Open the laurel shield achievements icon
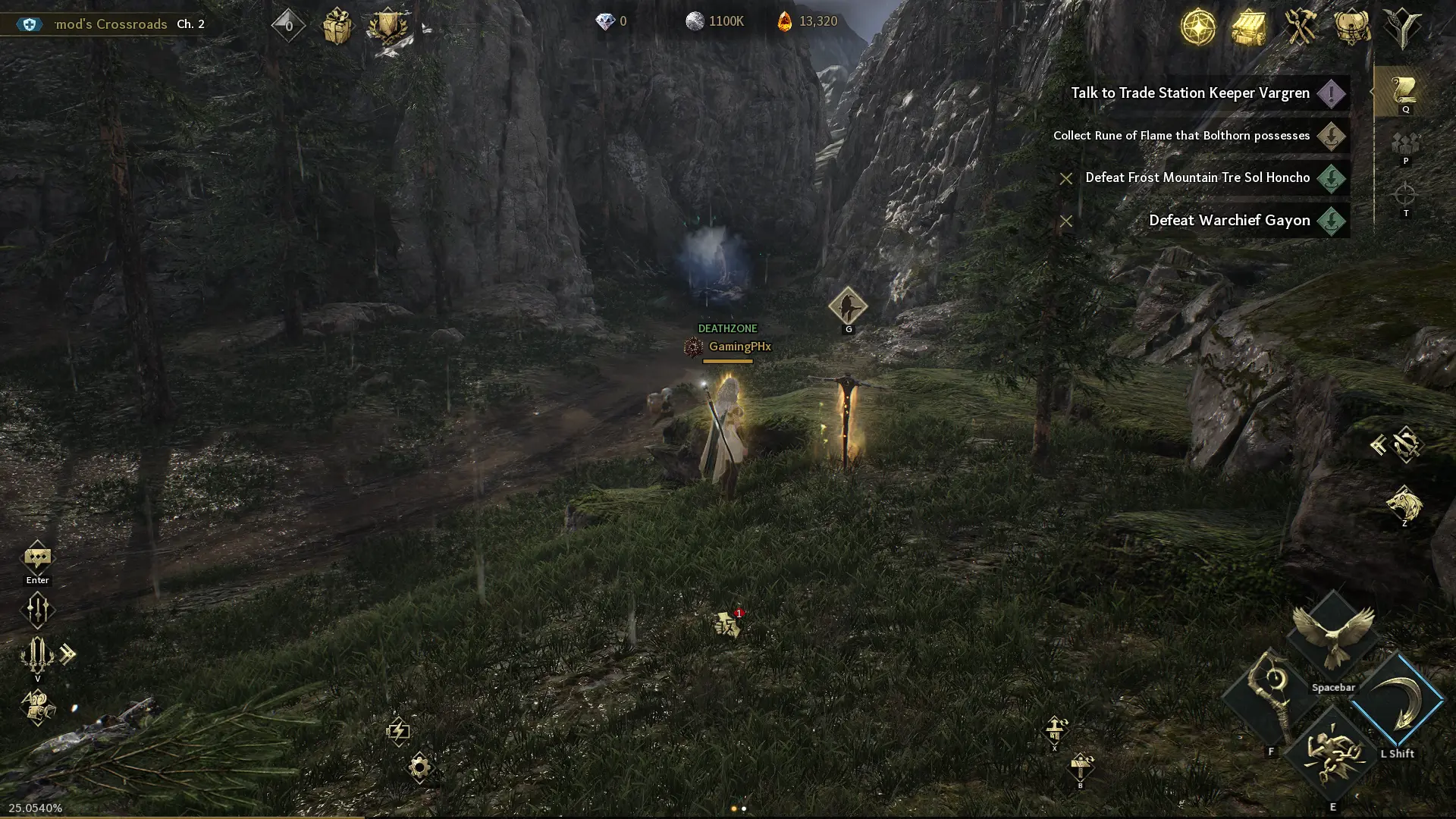1456x819 pixels. [x=388, y=27]
